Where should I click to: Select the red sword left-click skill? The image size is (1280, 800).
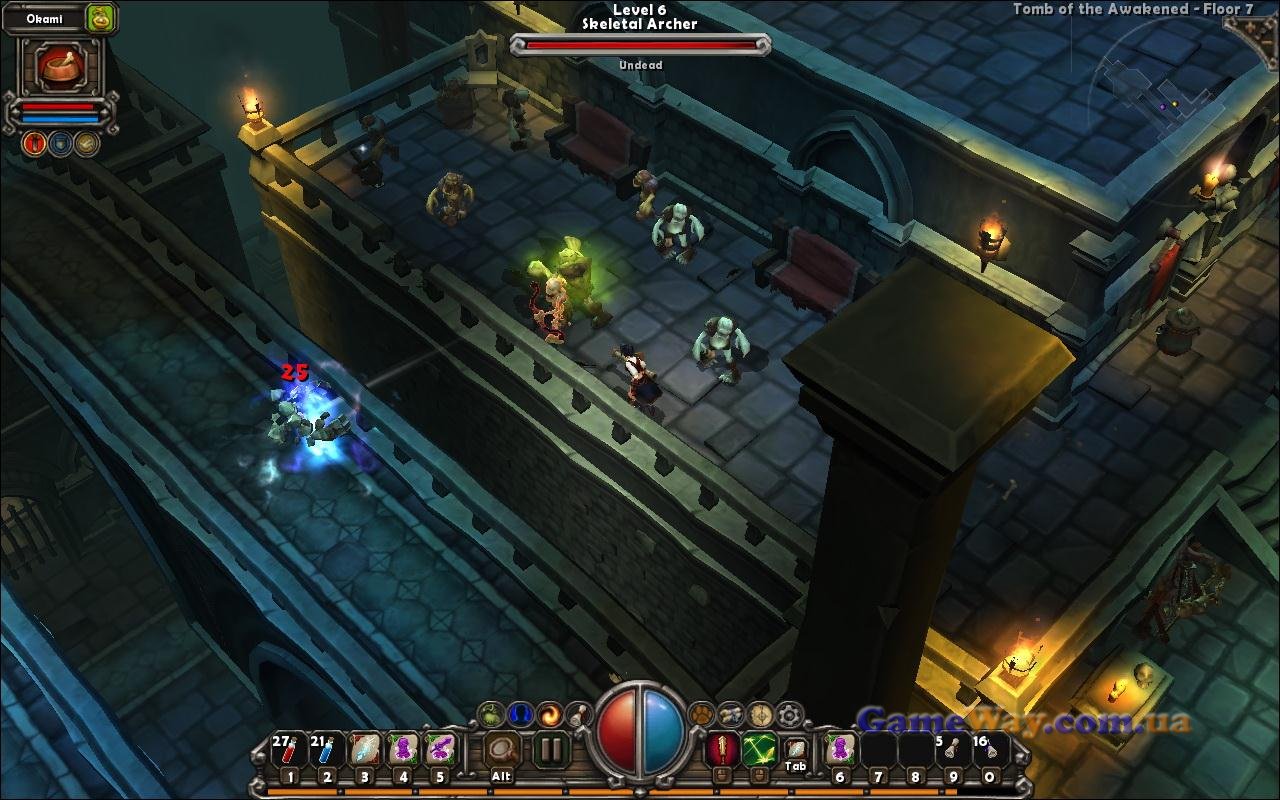[721, 749]
